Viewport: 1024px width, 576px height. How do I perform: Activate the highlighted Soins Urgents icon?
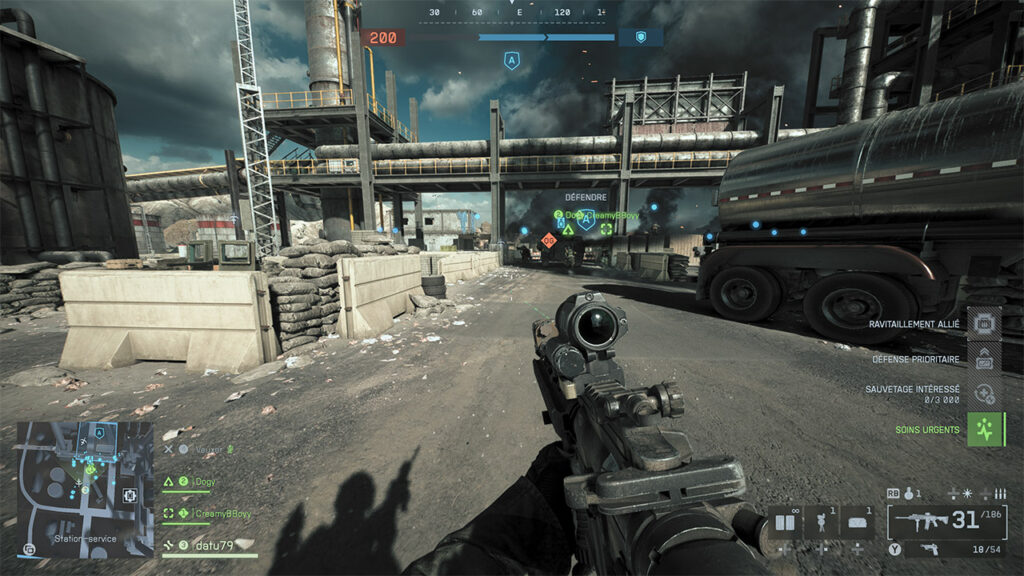click(985, 430)
